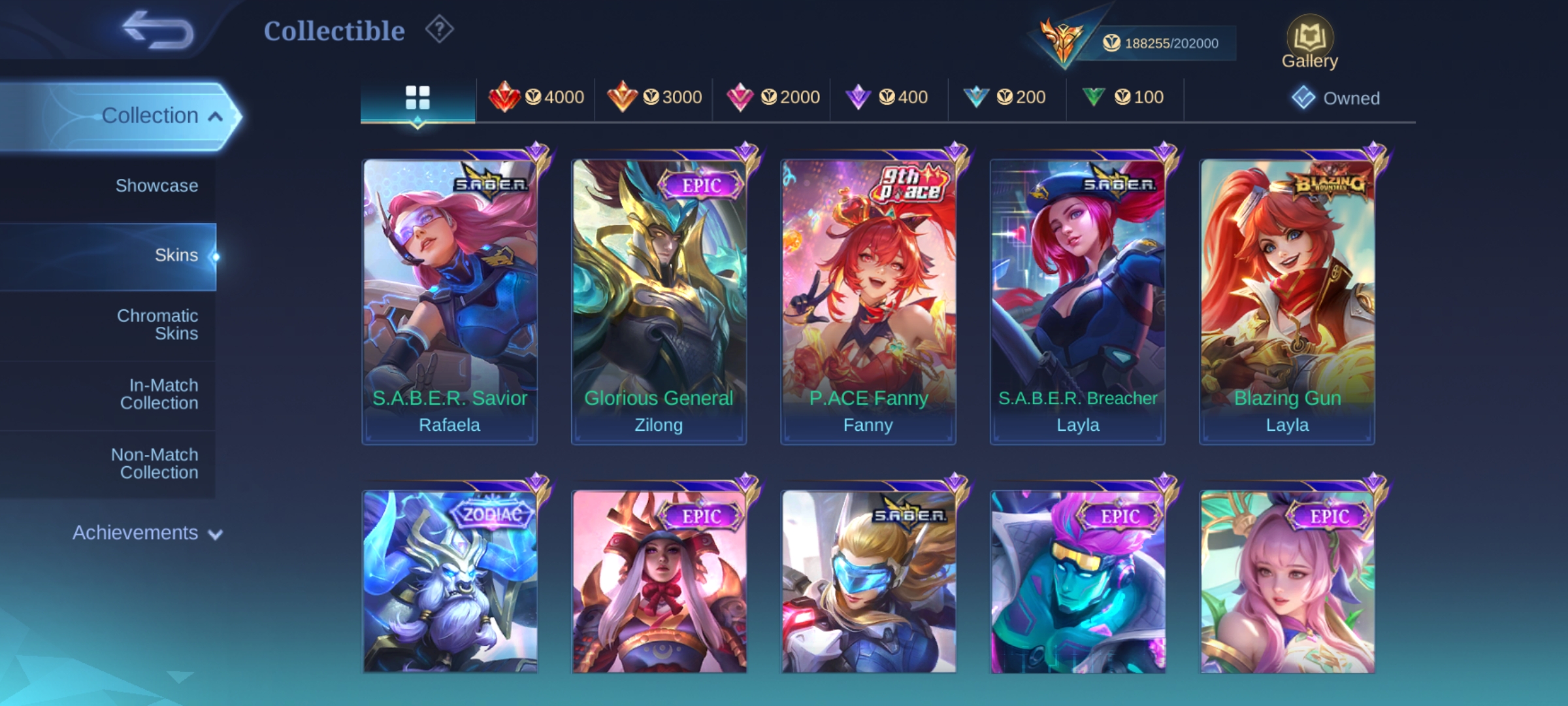Select the S.A.B.E.R. Savior Rafaela skin
Viewport: 1568px width, 706px height.
[449, 302]
